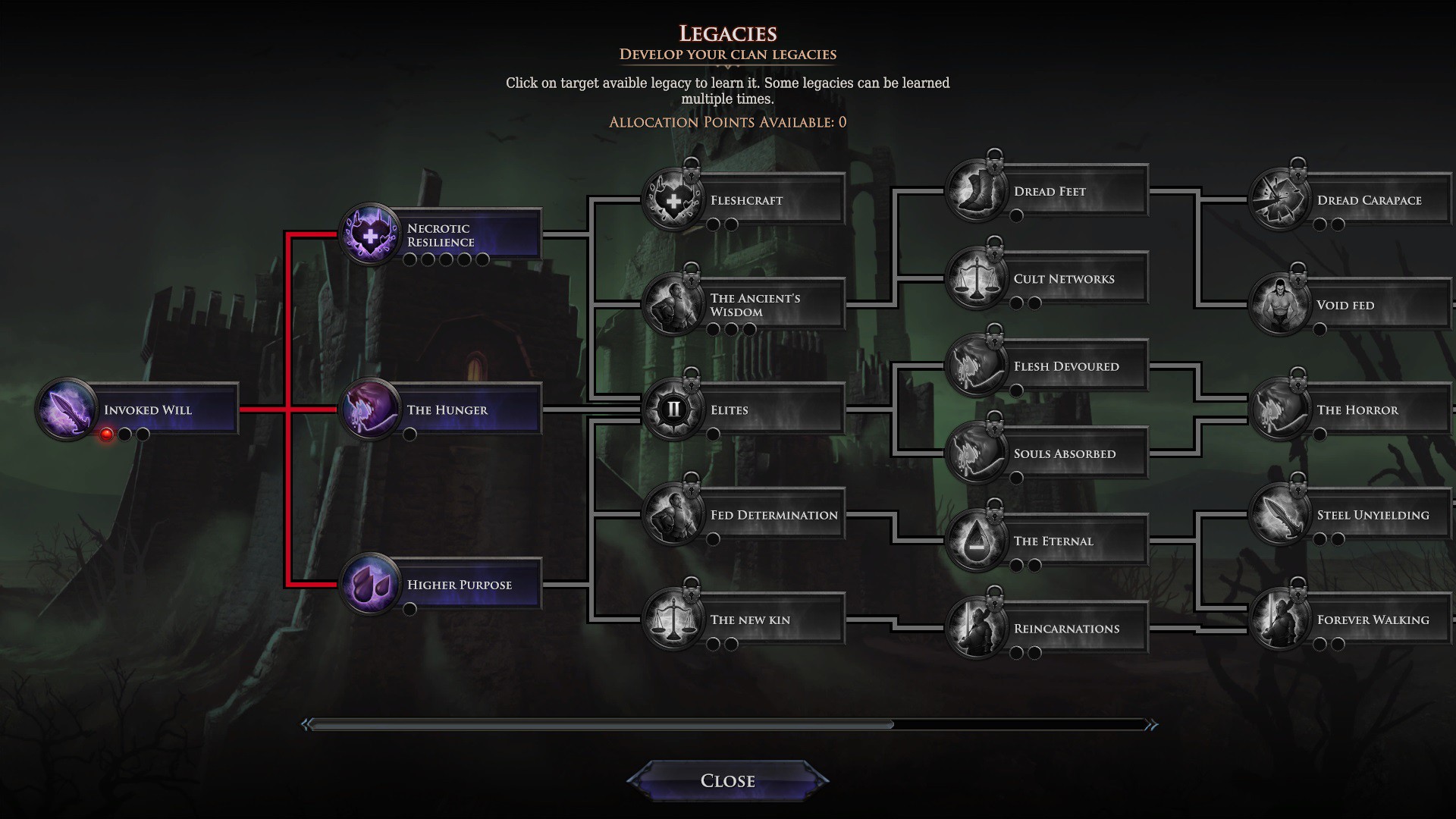
Task: Click the left arrow of the legacy scrollbar
Action: (306, 725)
